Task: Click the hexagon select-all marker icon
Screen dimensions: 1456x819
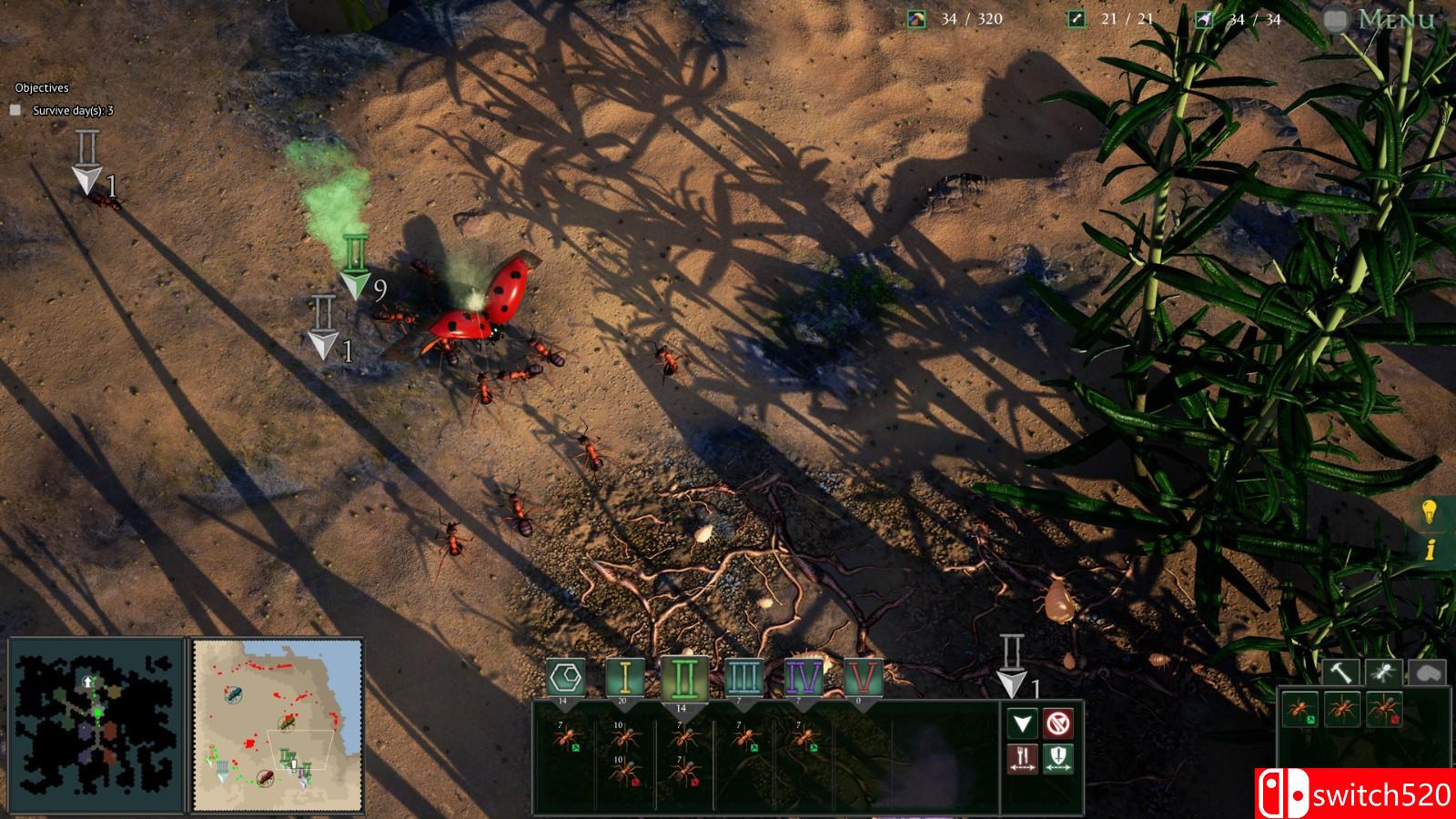Action: pyautogui.click(x=565, y=675)
